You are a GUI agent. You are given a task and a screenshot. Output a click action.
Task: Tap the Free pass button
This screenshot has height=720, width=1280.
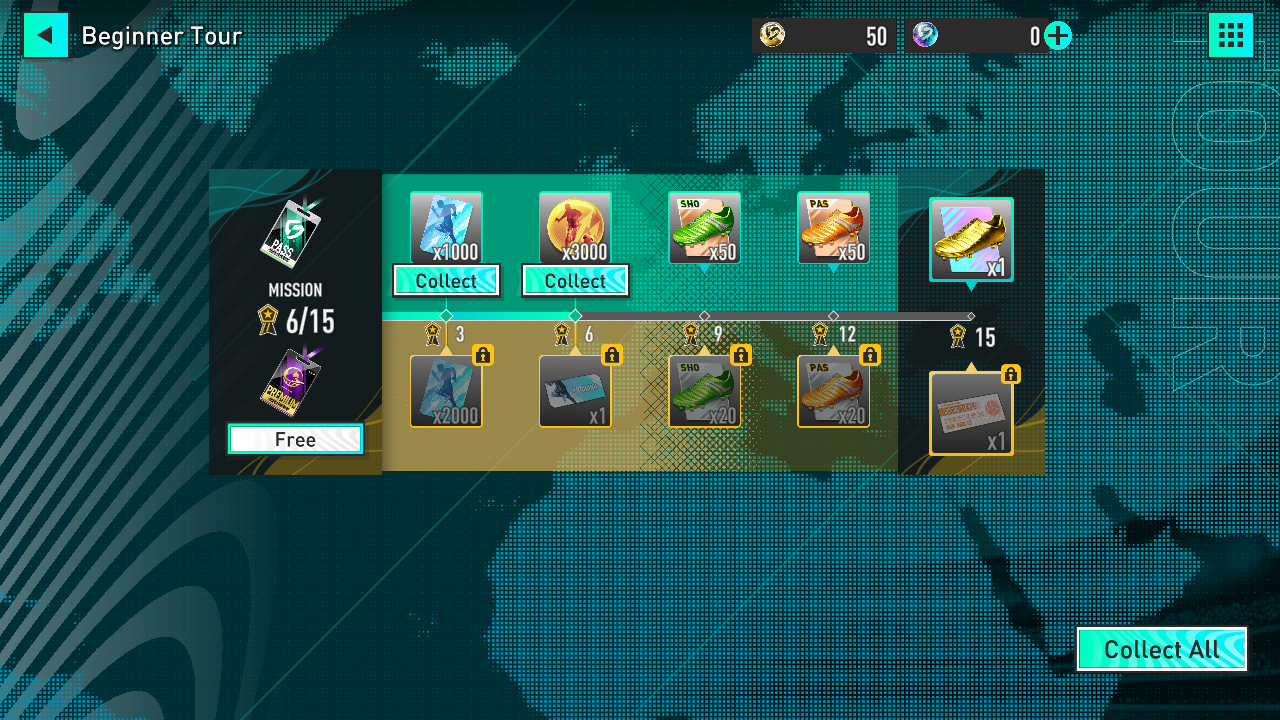click(x=295, y=438)
